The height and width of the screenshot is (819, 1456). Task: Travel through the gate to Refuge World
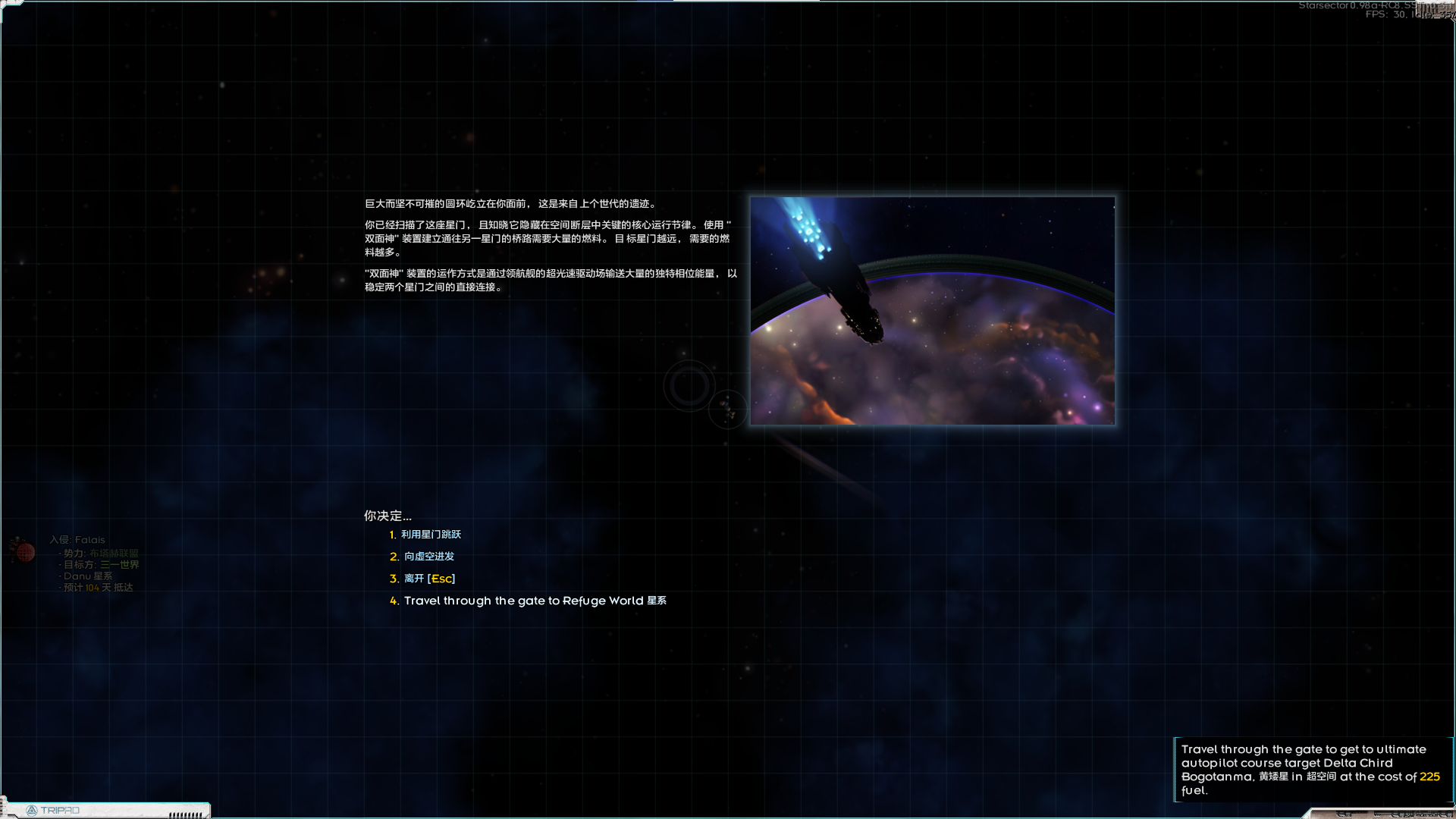pos(534,601)
